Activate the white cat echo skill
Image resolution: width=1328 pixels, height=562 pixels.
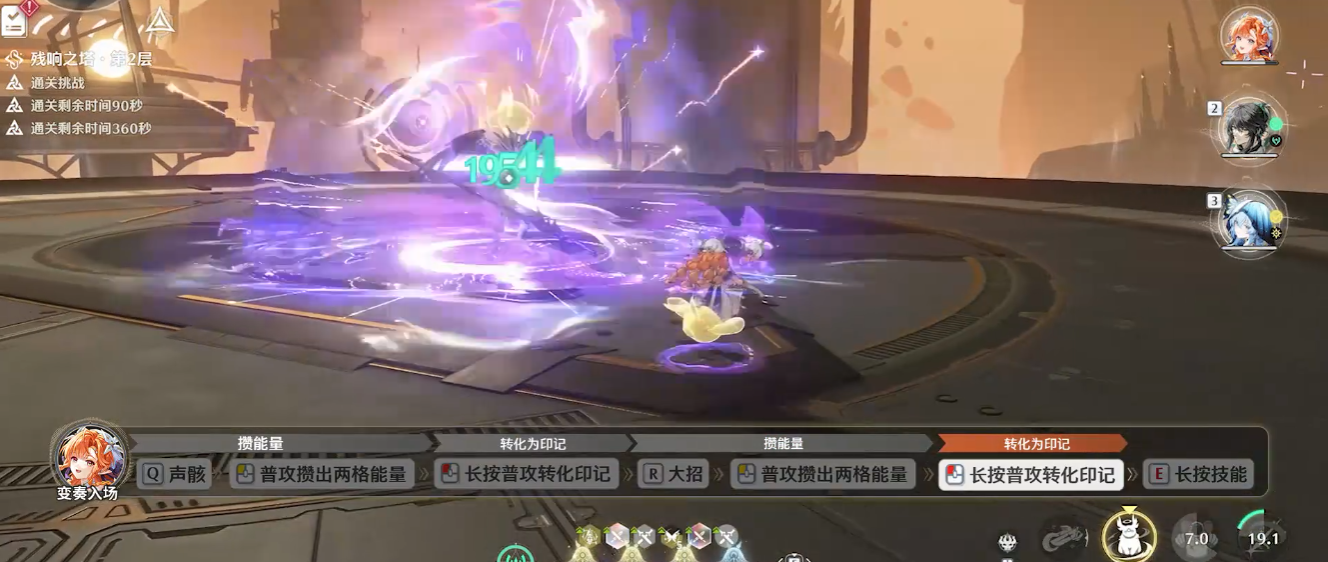pyautogui.click(x=1129, y=538)
